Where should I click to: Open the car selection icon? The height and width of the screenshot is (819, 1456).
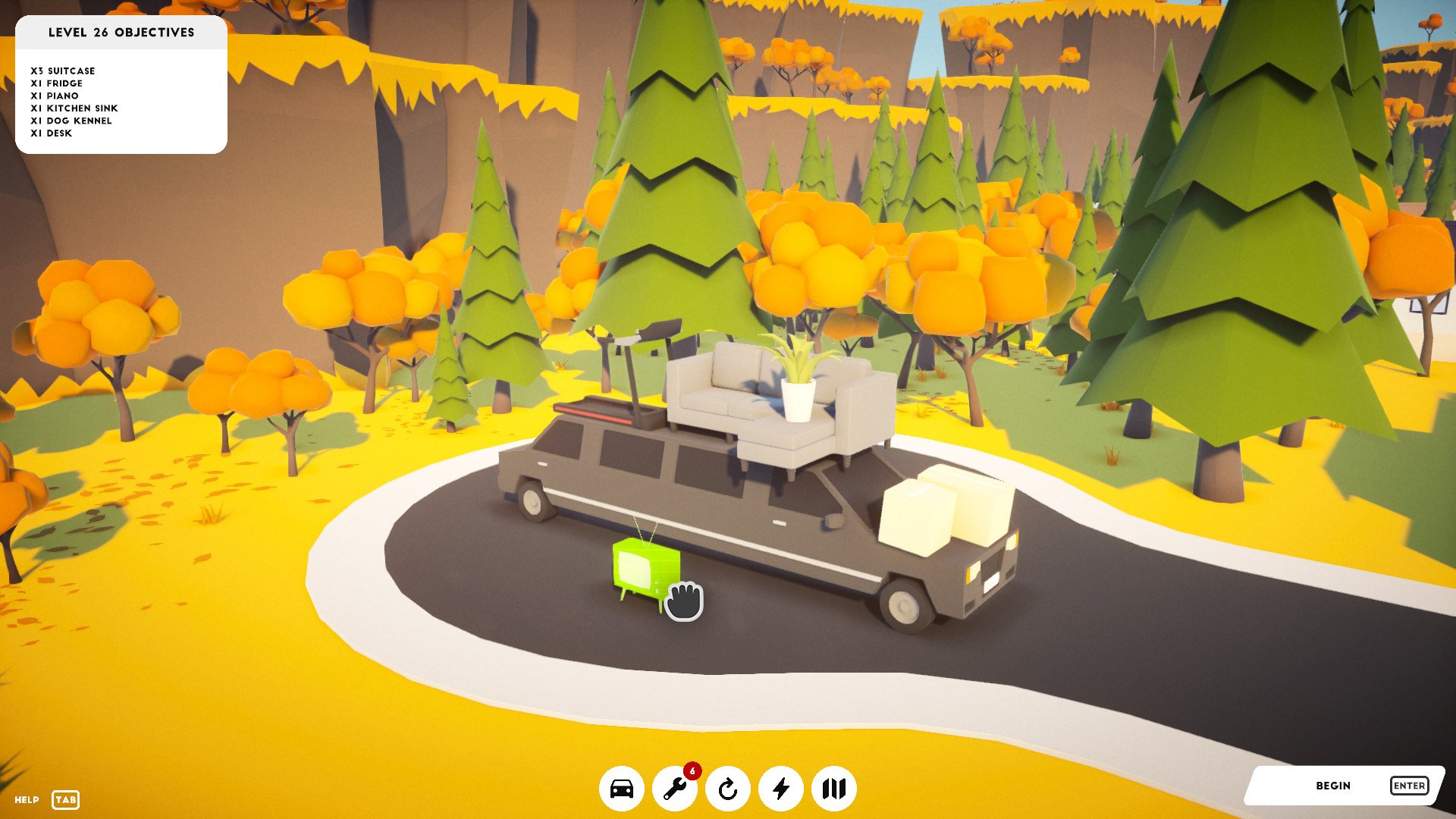click(621, 789)
